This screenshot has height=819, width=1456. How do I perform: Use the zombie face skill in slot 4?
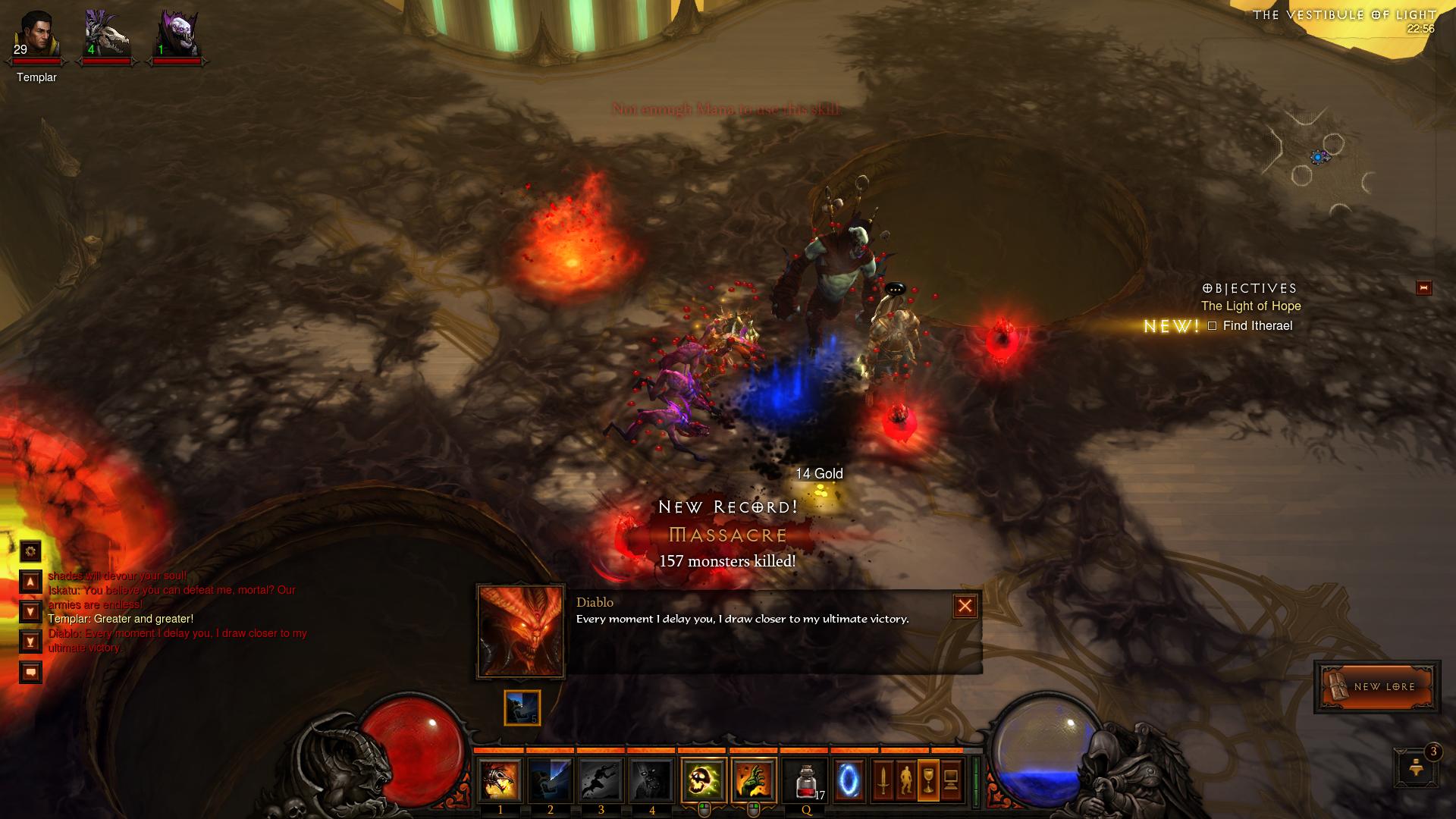(651, 780)
